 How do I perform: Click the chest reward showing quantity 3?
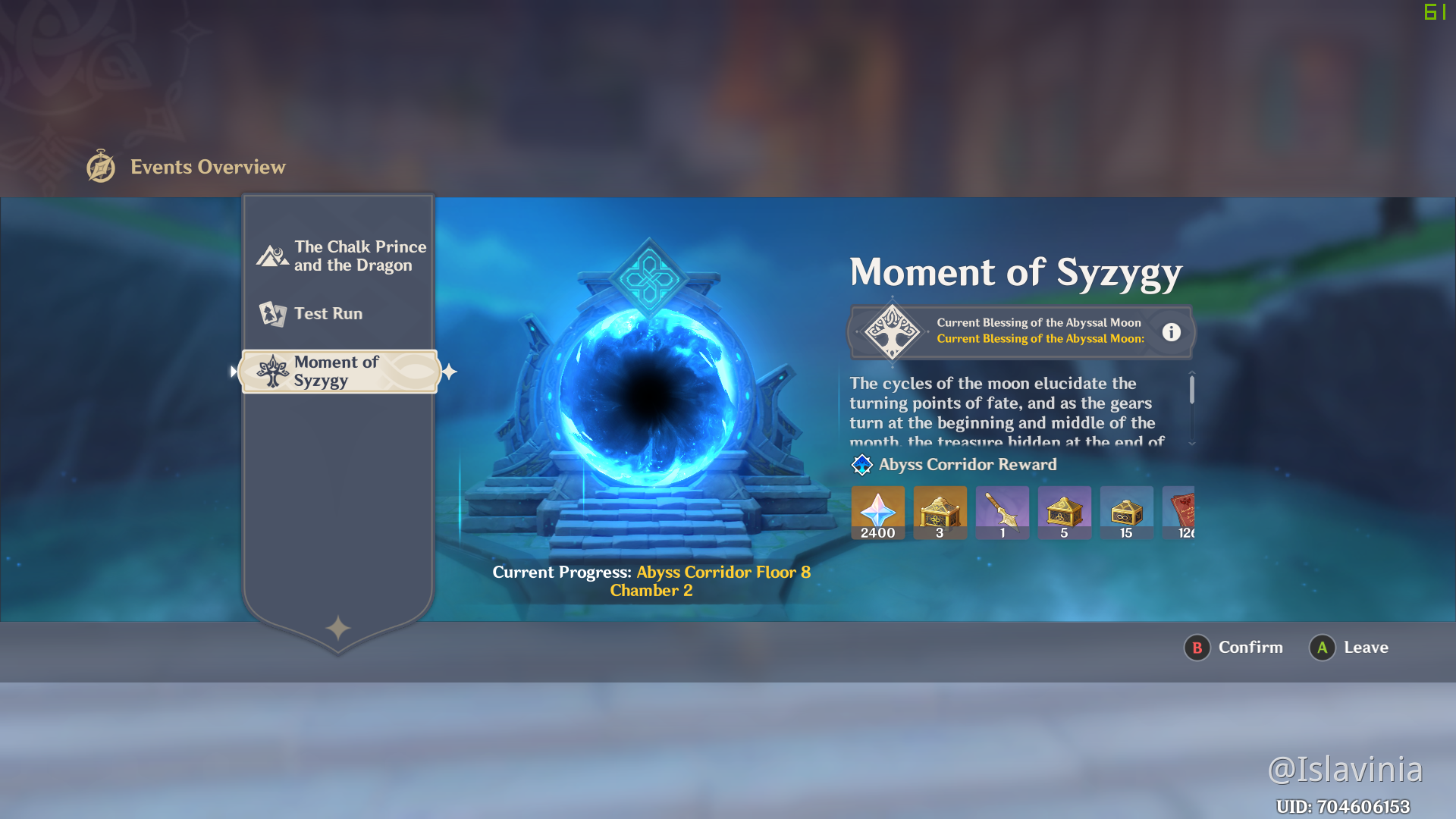(940, 512)
